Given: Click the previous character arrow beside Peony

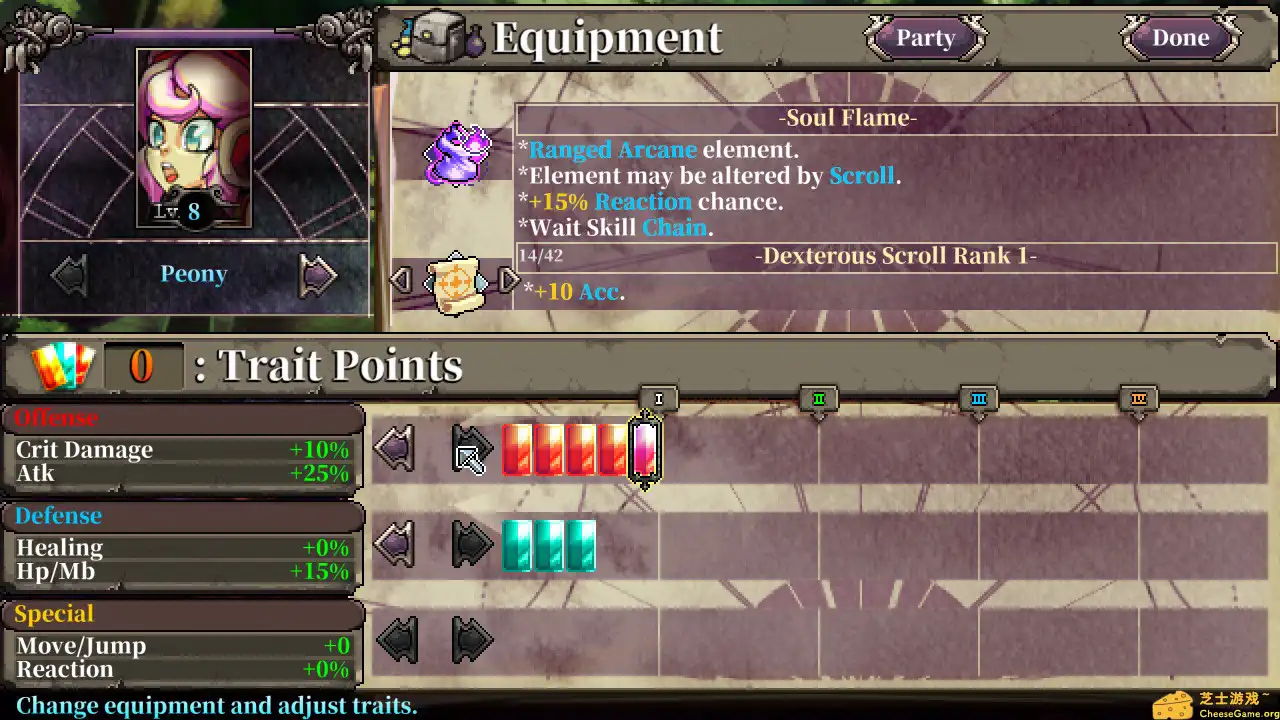Looking at the screenshot, I should click(69, 274).
